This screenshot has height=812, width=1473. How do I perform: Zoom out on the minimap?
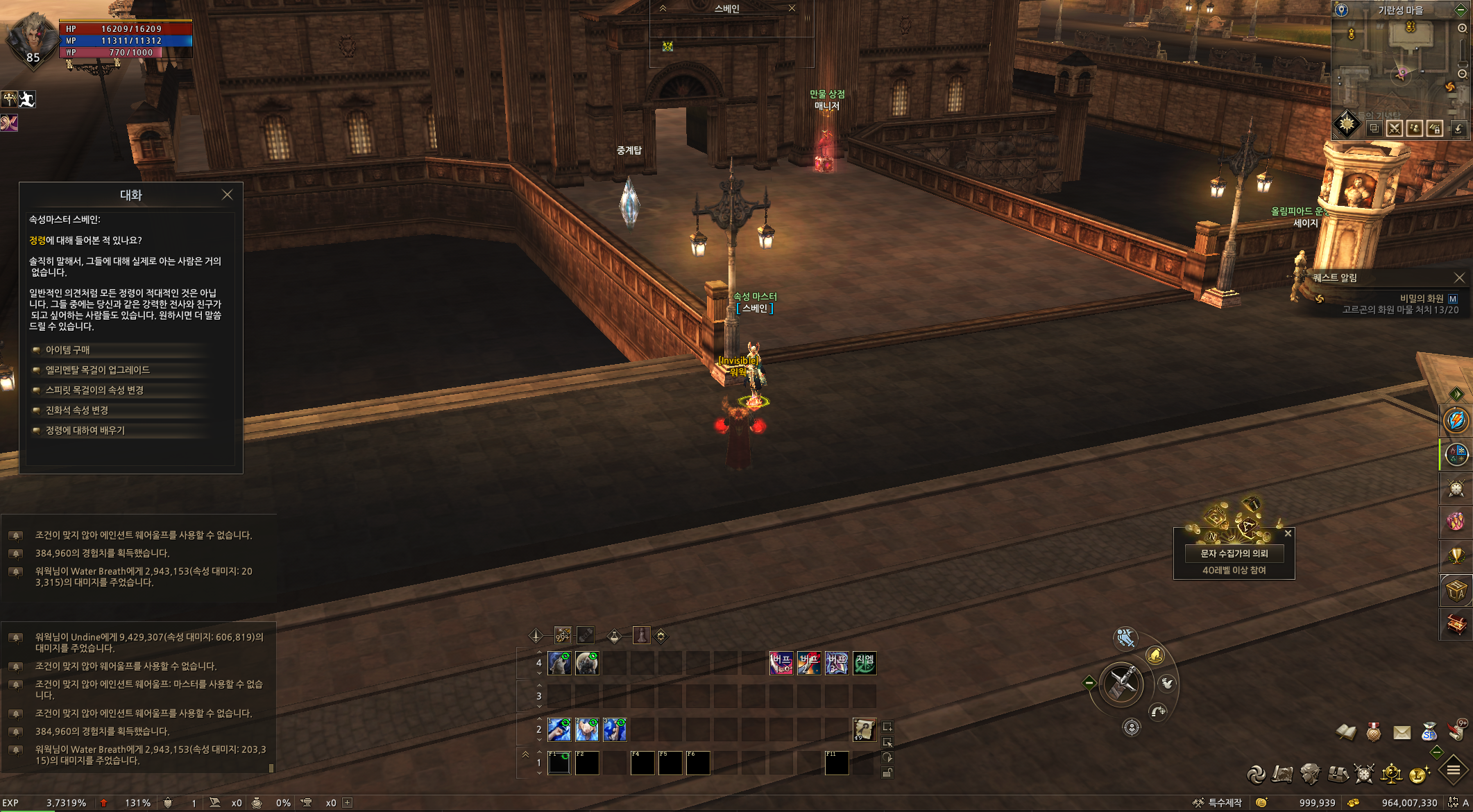coord(1462,74)
